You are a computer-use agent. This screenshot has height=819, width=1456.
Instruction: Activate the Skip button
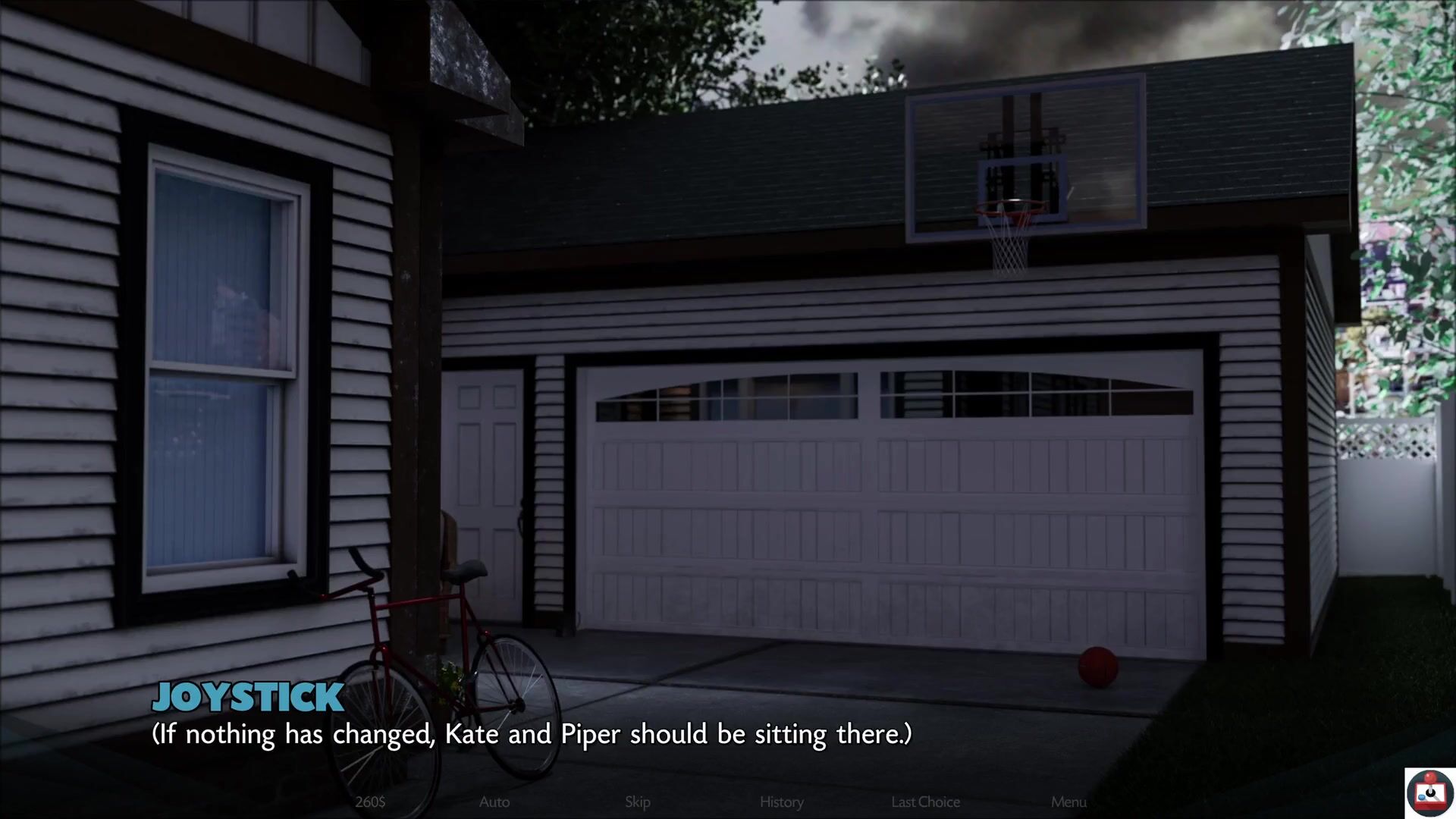pos(637,802)
